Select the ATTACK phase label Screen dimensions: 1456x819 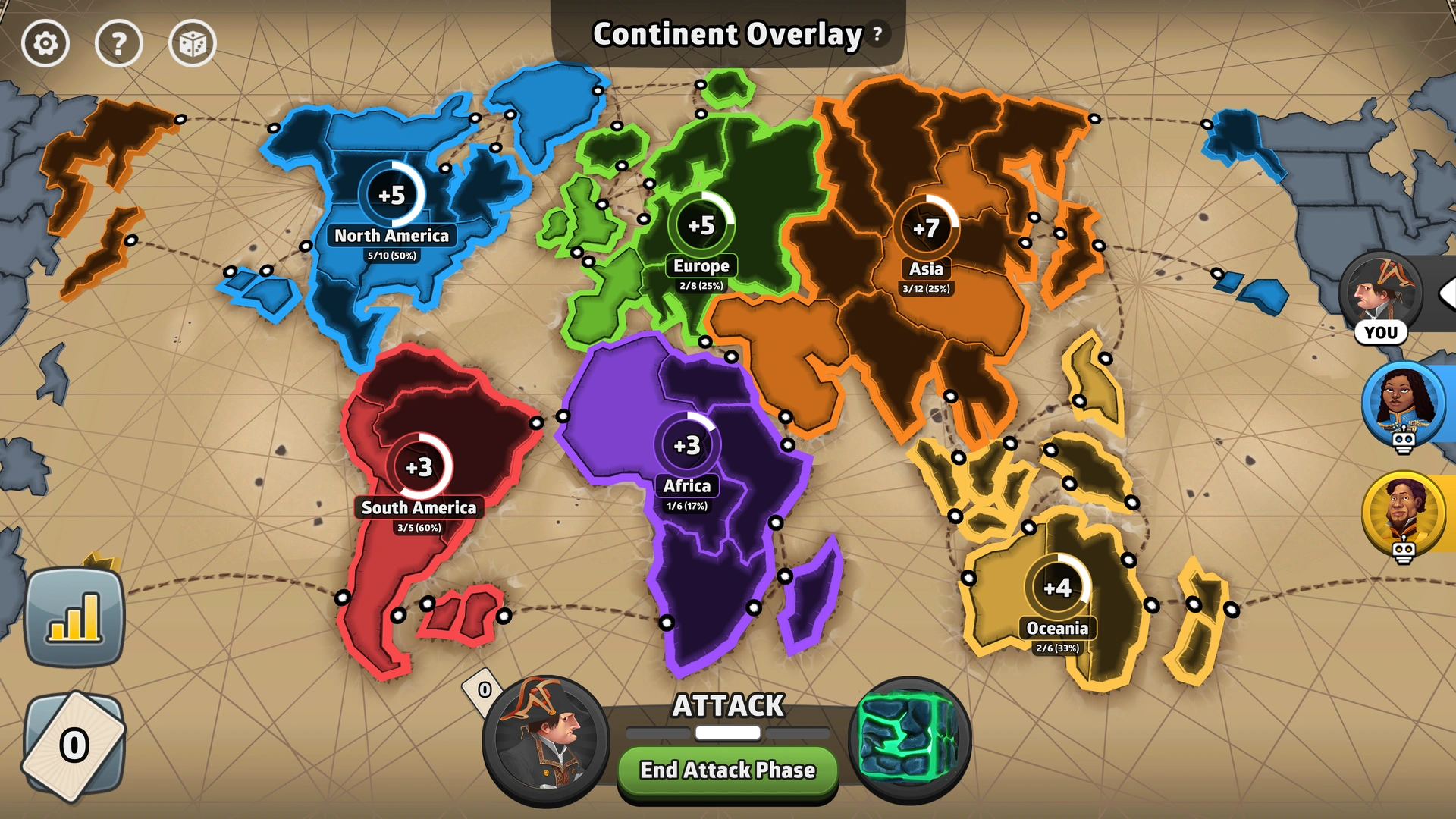(726, 706)
